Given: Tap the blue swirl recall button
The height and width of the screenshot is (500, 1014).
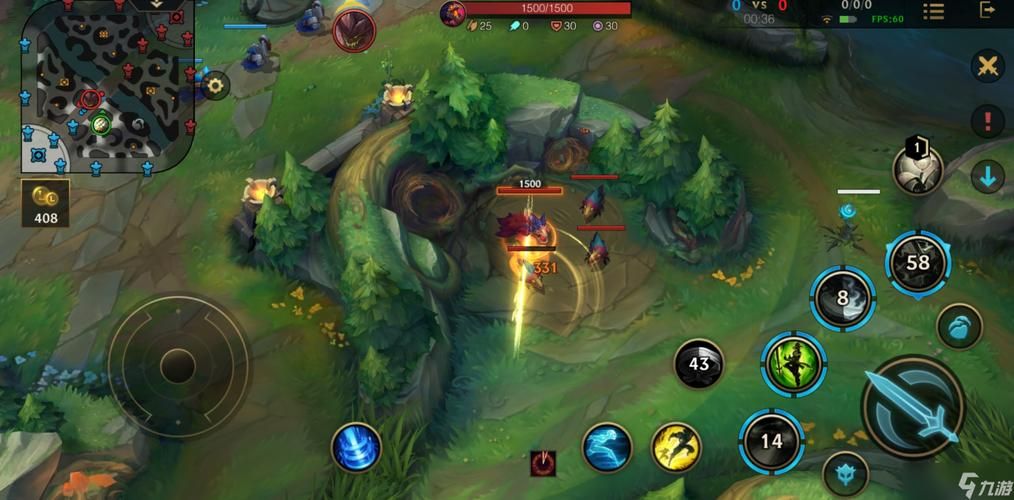Looking at the screenshot, I should 356,447.
